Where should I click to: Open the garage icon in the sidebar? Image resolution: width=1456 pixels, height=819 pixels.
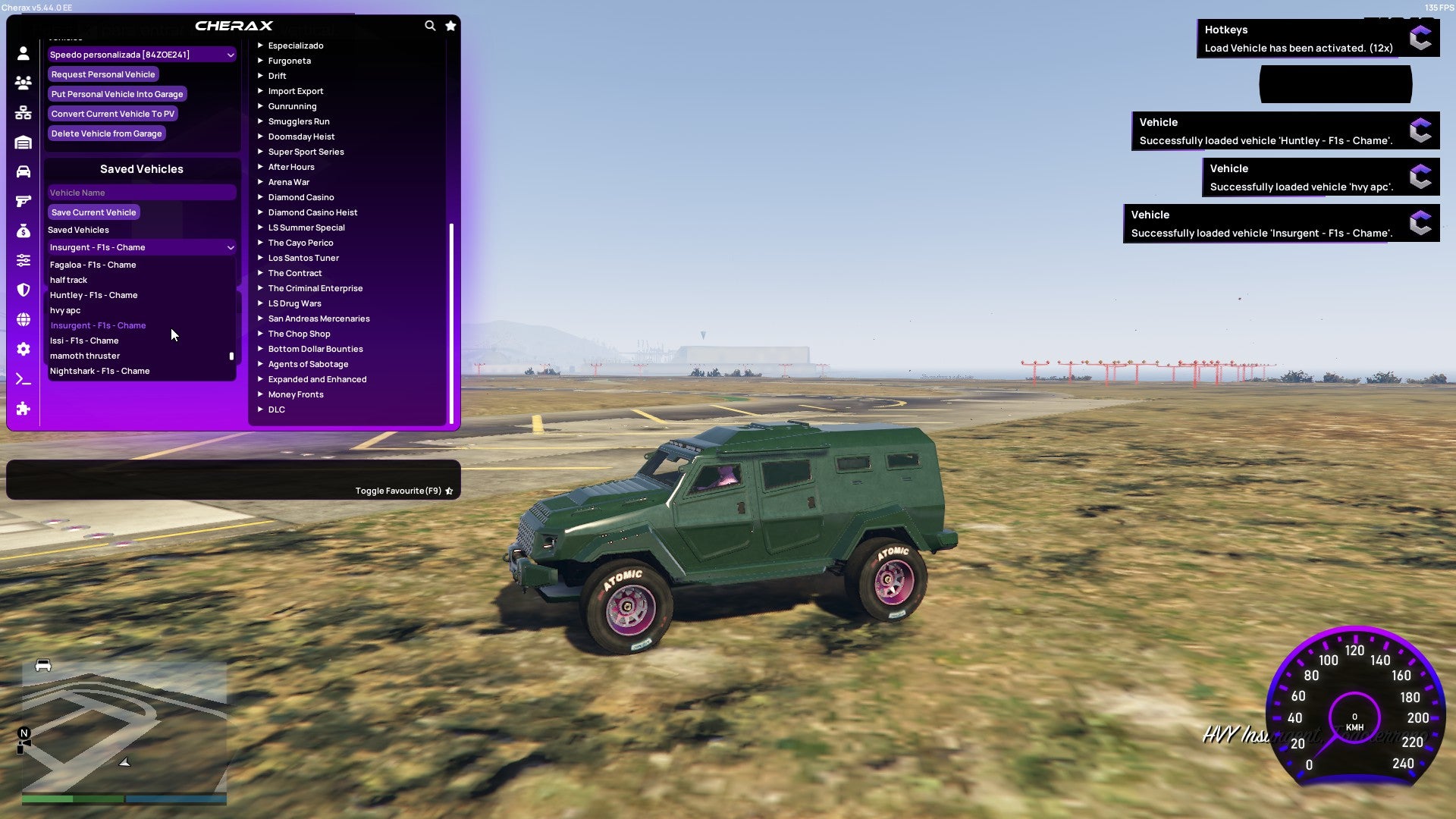point(23,141)
